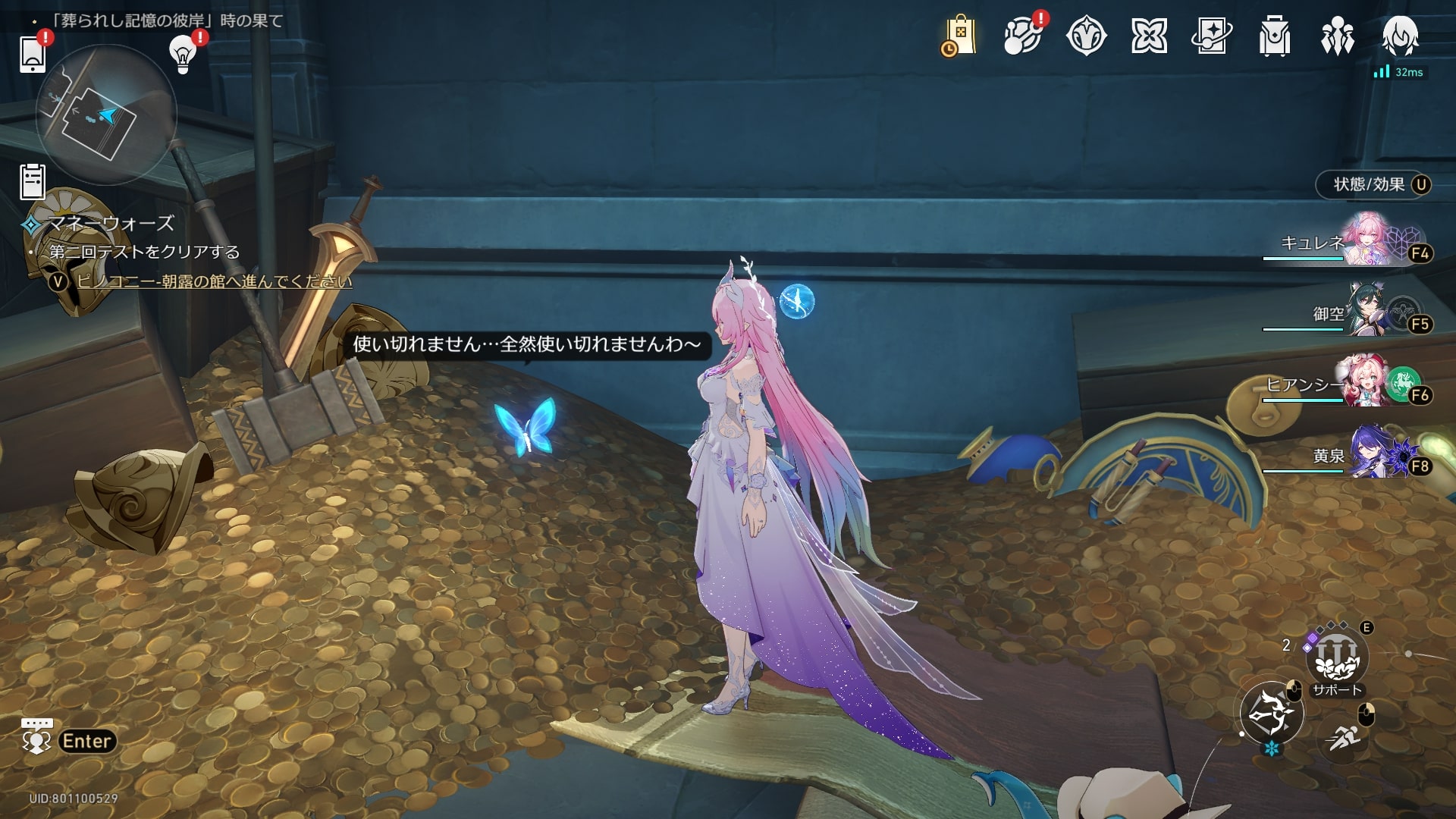Open the phone menu icon

[x=33, y=53]
